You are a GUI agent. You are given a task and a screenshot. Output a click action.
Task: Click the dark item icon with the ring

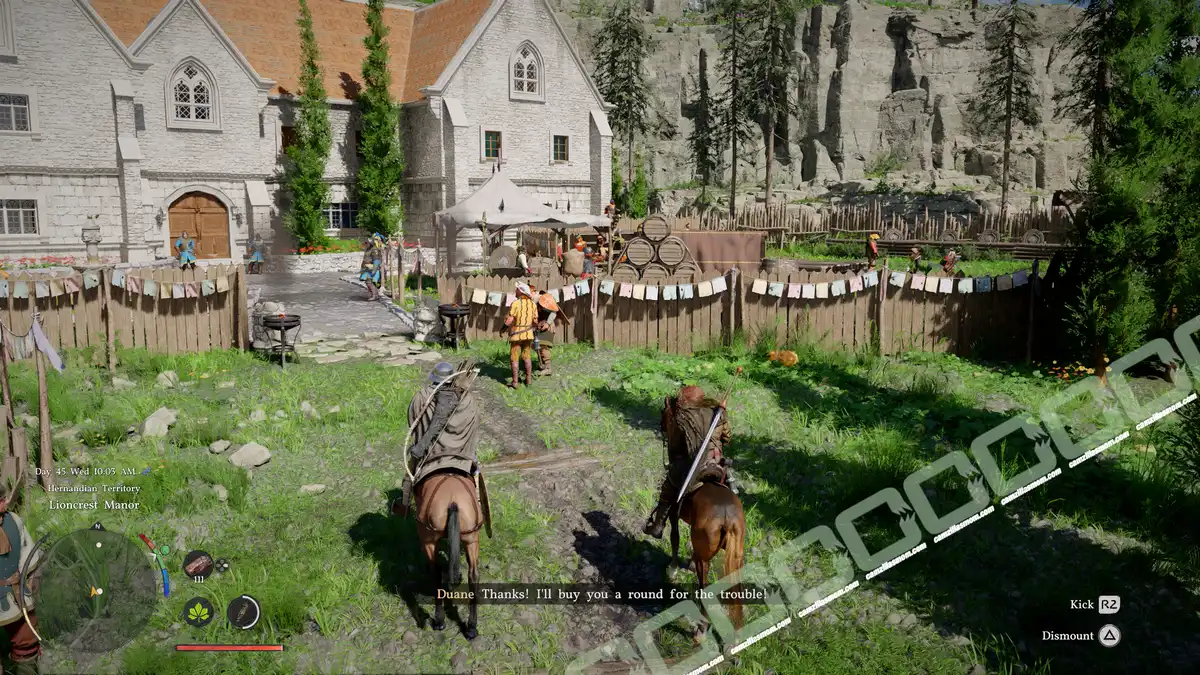243,611
